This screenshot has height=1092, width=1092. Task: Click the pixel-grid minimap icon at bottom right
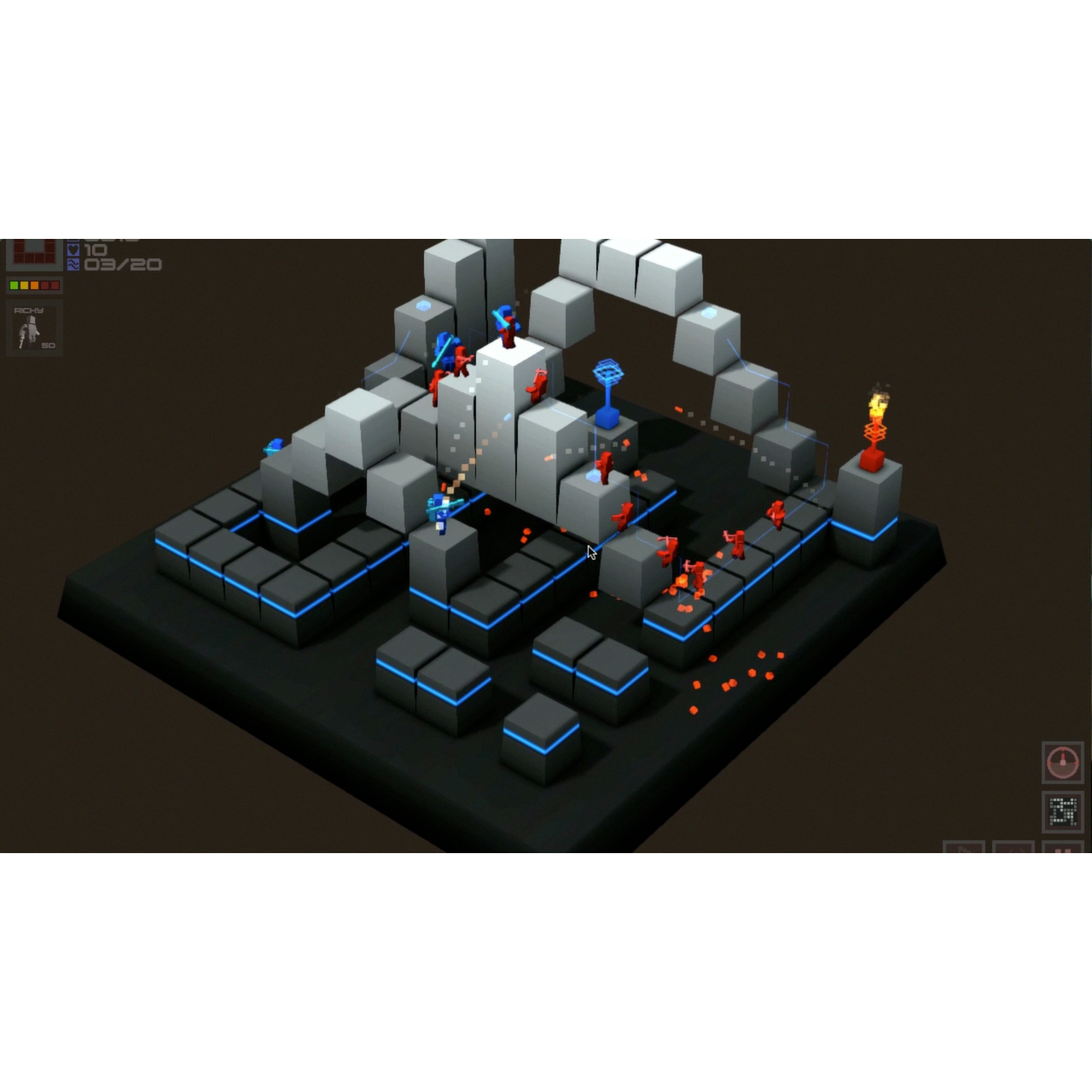coord(1062,811)
